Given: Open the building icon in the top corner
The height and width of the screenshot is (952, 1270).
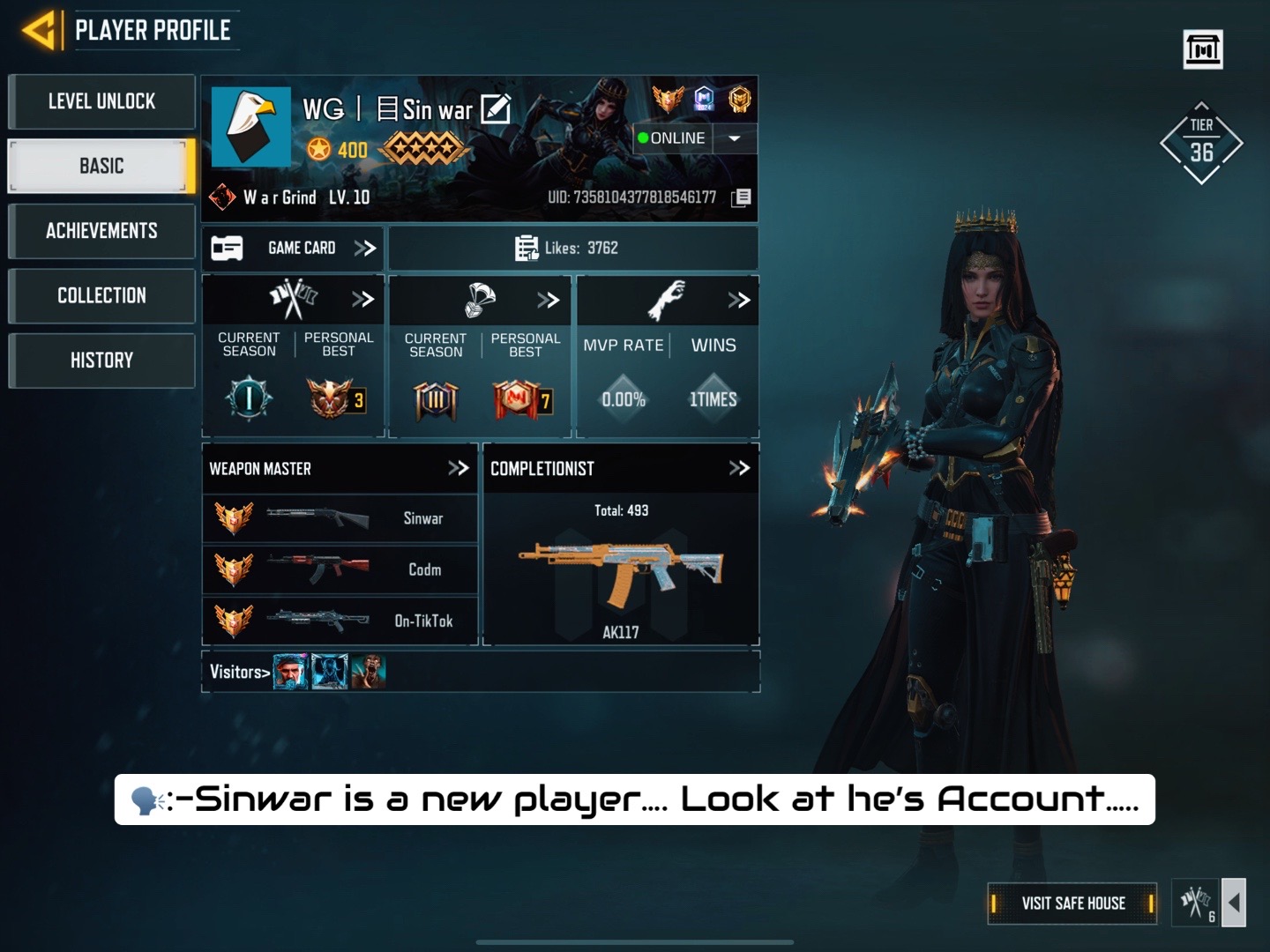Looking at the screenshot, I should coord(1203,49).
